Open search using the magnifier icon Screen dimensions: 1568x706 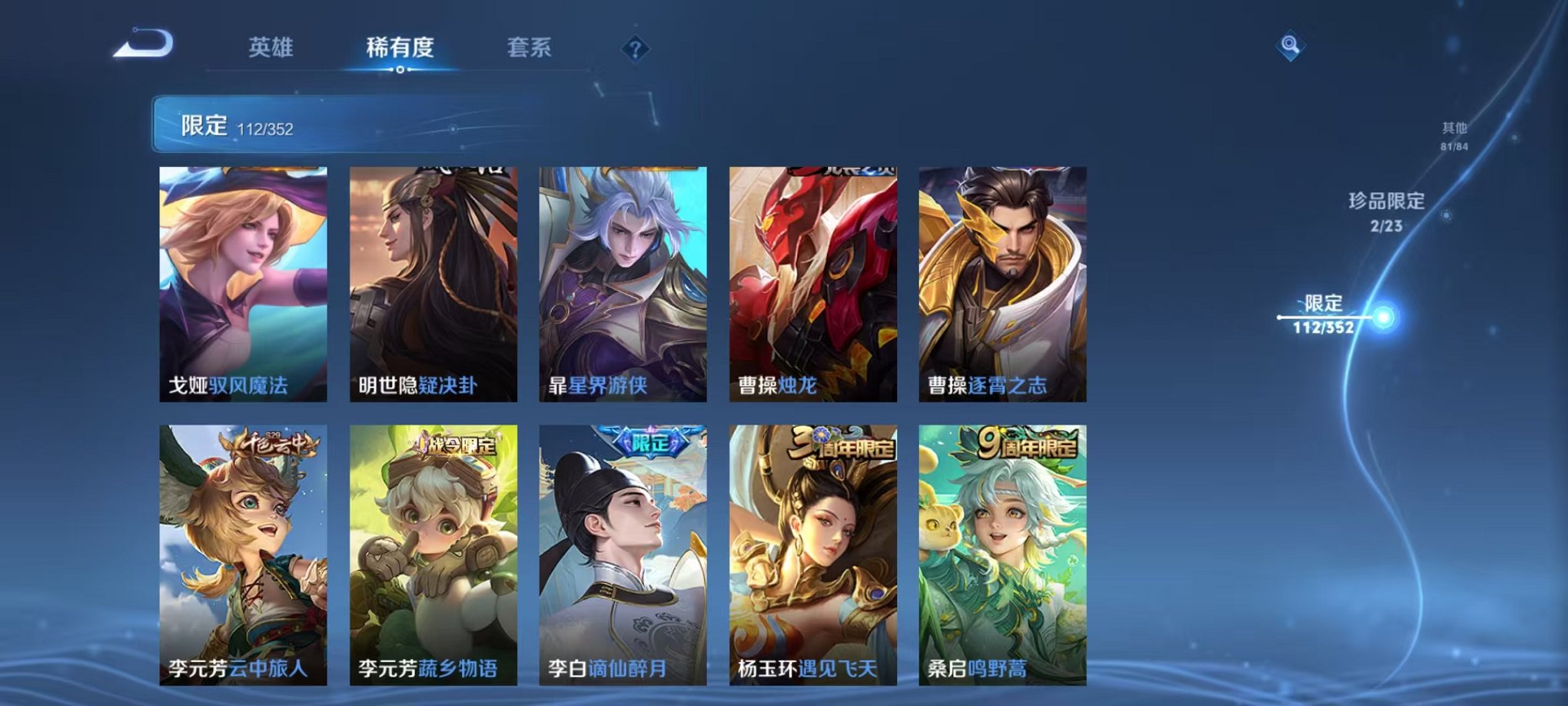(1291, 46)
